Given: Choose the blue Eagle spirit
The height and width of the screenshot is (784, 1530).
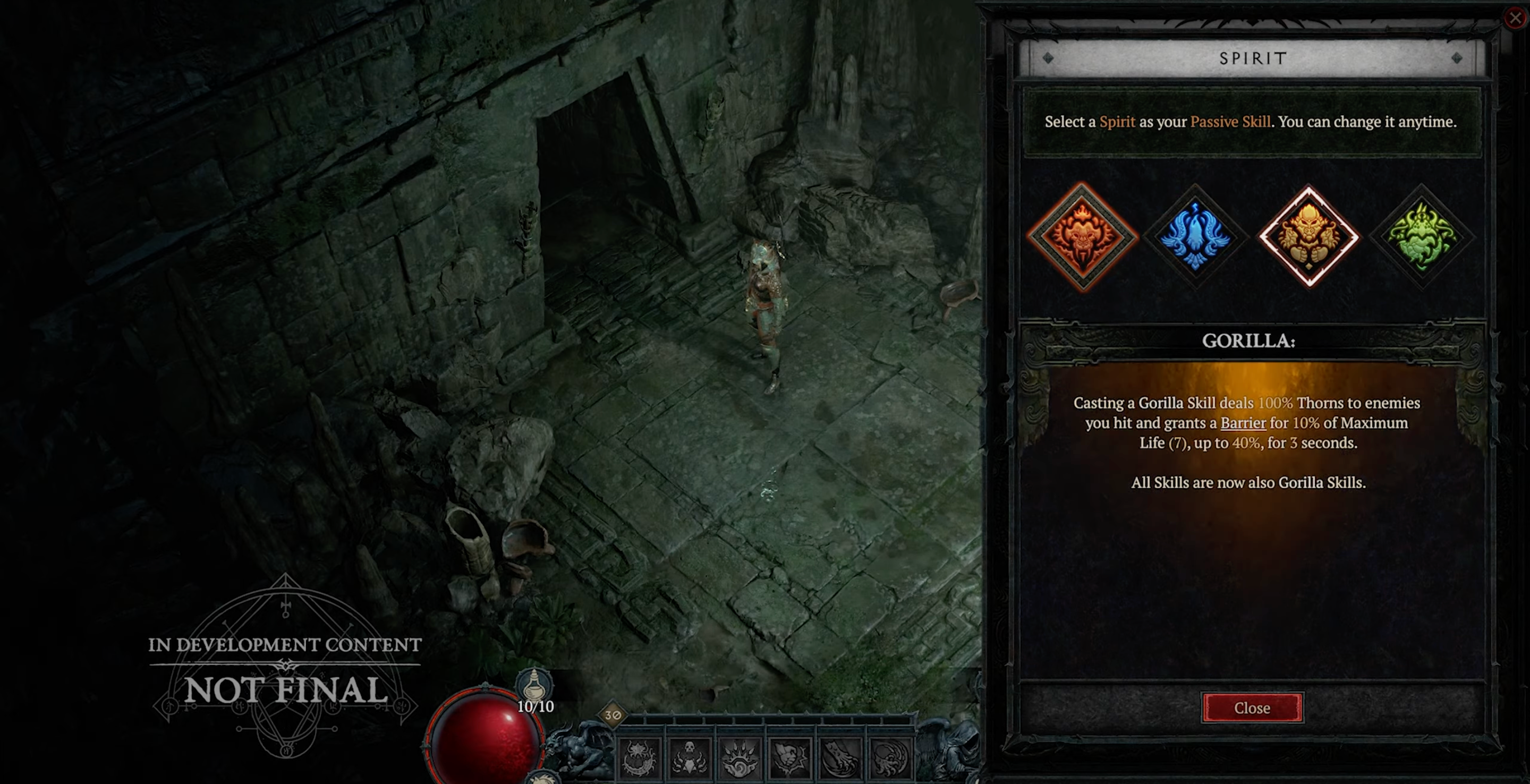Looking at the screenshot, I should pyautogui.click(x=1194, y=236).
